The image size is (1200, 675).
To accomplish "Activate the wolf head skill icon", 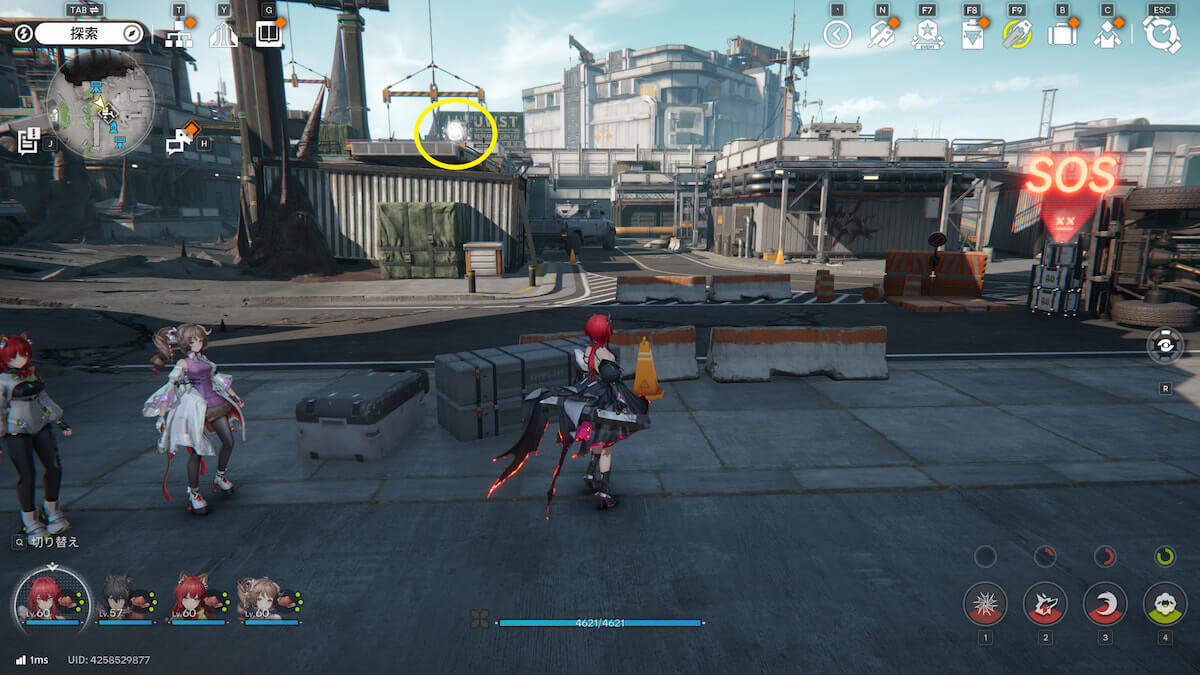I will click(1045, 603).
